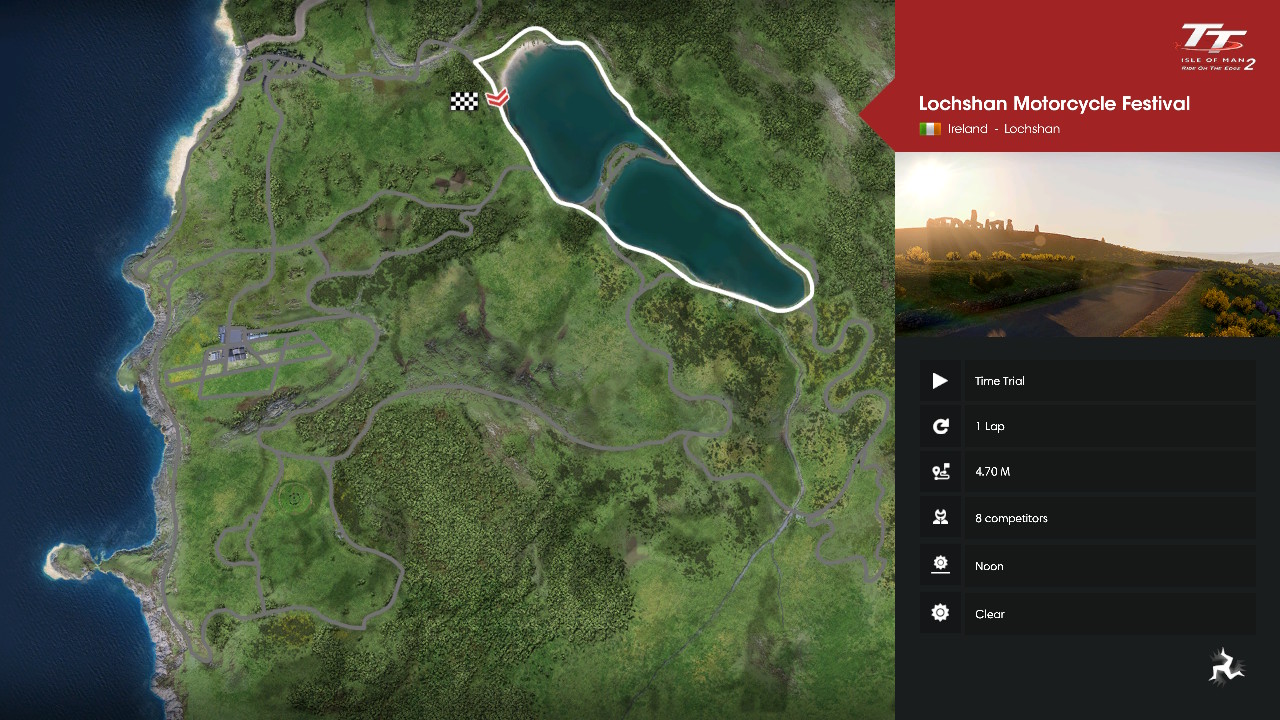Click the checkered flag start marker
Viewport: 1280px width, 720px height.
(x=464, y=101)
